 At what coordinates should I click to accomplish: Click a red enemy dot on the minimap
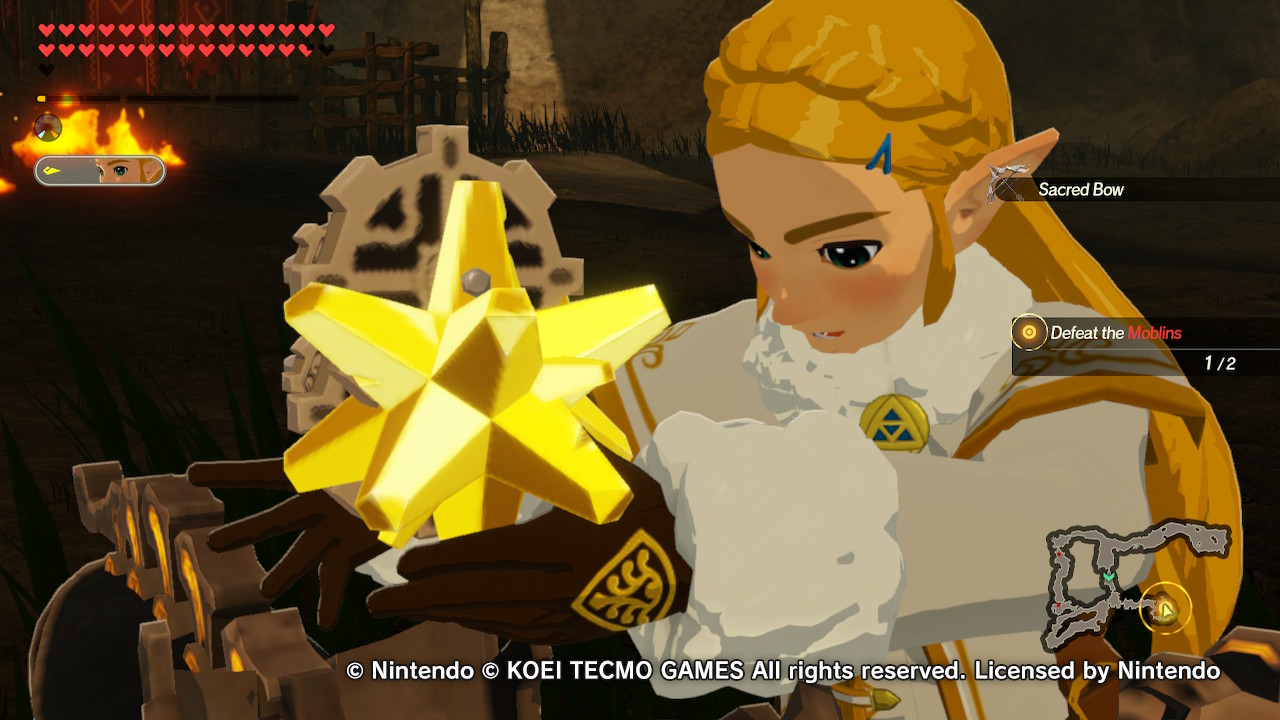(x=1058, y=553)
